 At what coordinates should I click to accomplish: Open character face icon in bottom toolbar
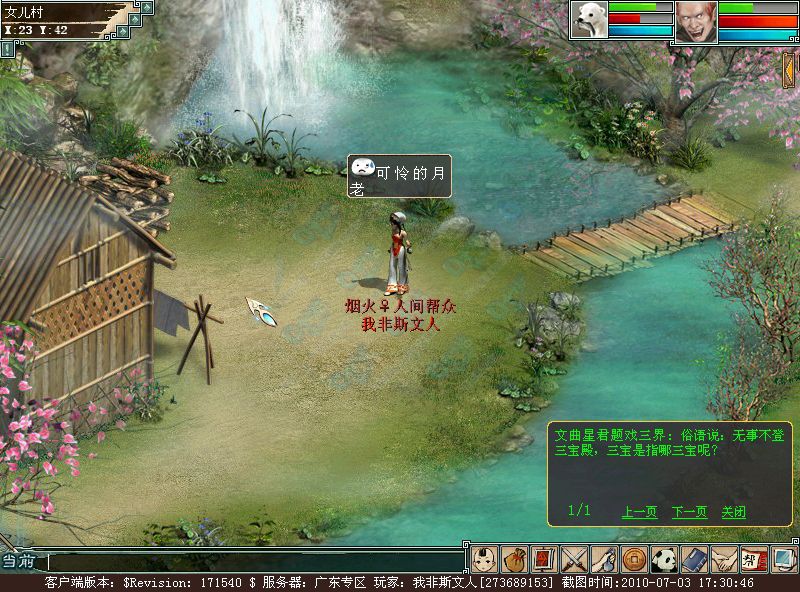484,559
